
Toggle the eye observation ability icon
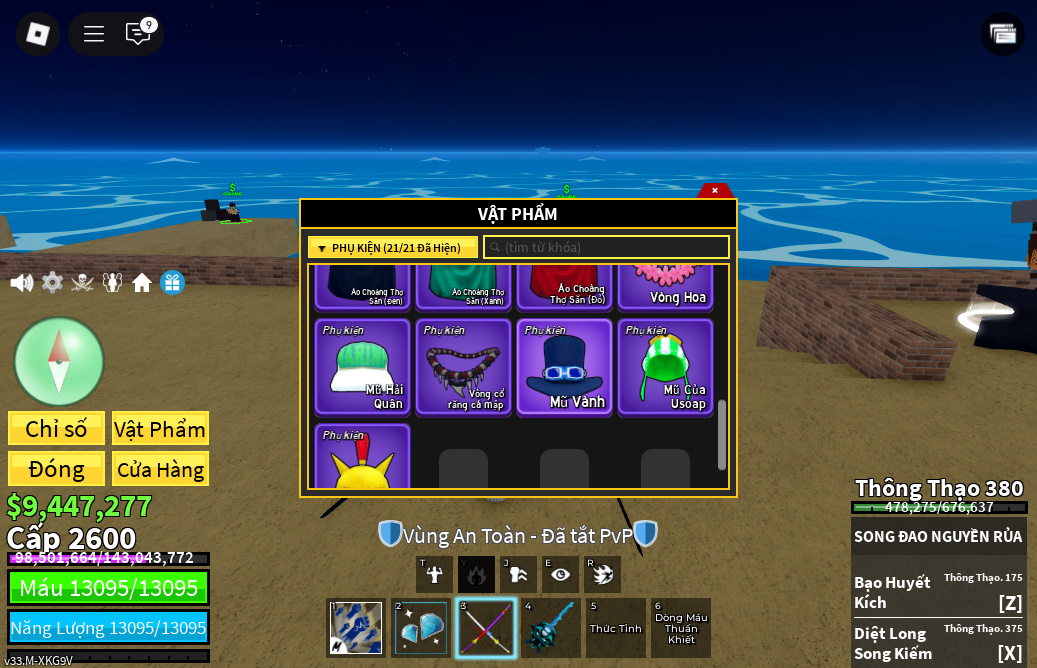click(560, 574)
